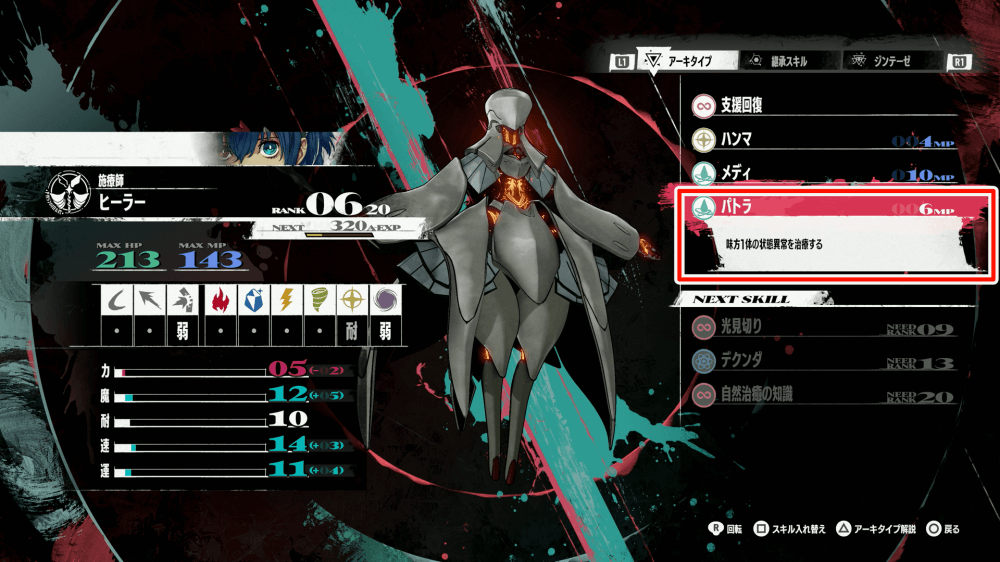View the locked 光見切り next skill
Image resolution: width=1000 pixels, height=562 pixels.
click(x=822, y=327)
